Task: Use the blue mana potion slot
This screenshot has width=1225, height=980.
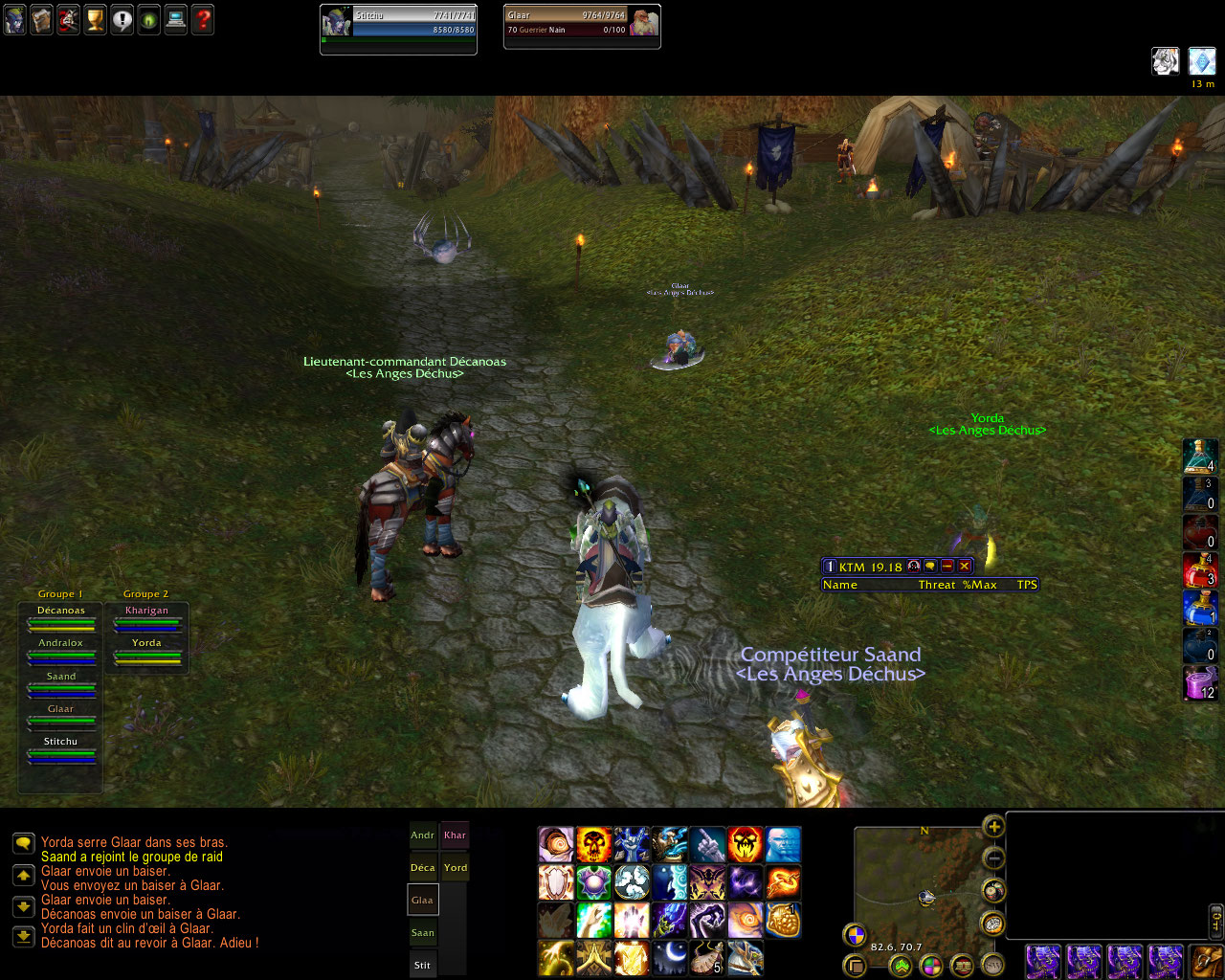Action: (x=1200, y=608)
